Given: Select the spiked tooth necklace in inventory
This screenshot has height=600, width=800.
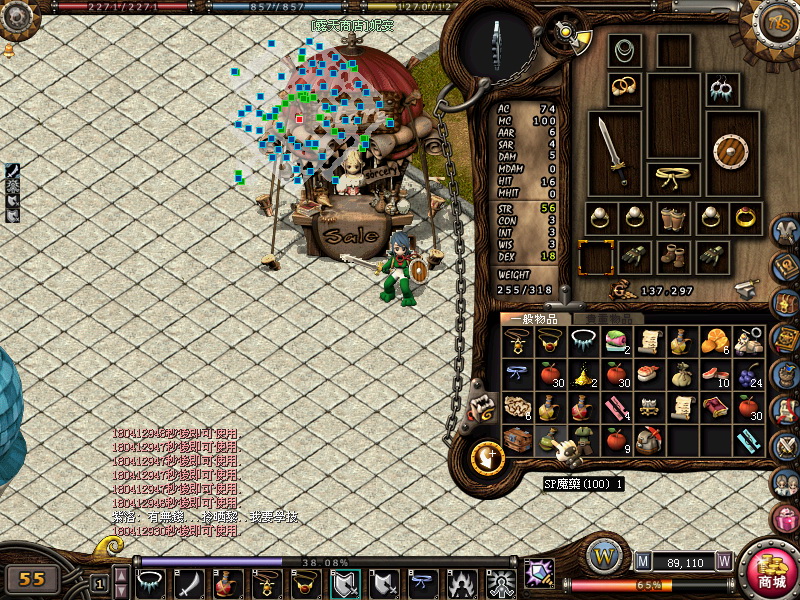Looking at the screenshot, I should 583,341.
